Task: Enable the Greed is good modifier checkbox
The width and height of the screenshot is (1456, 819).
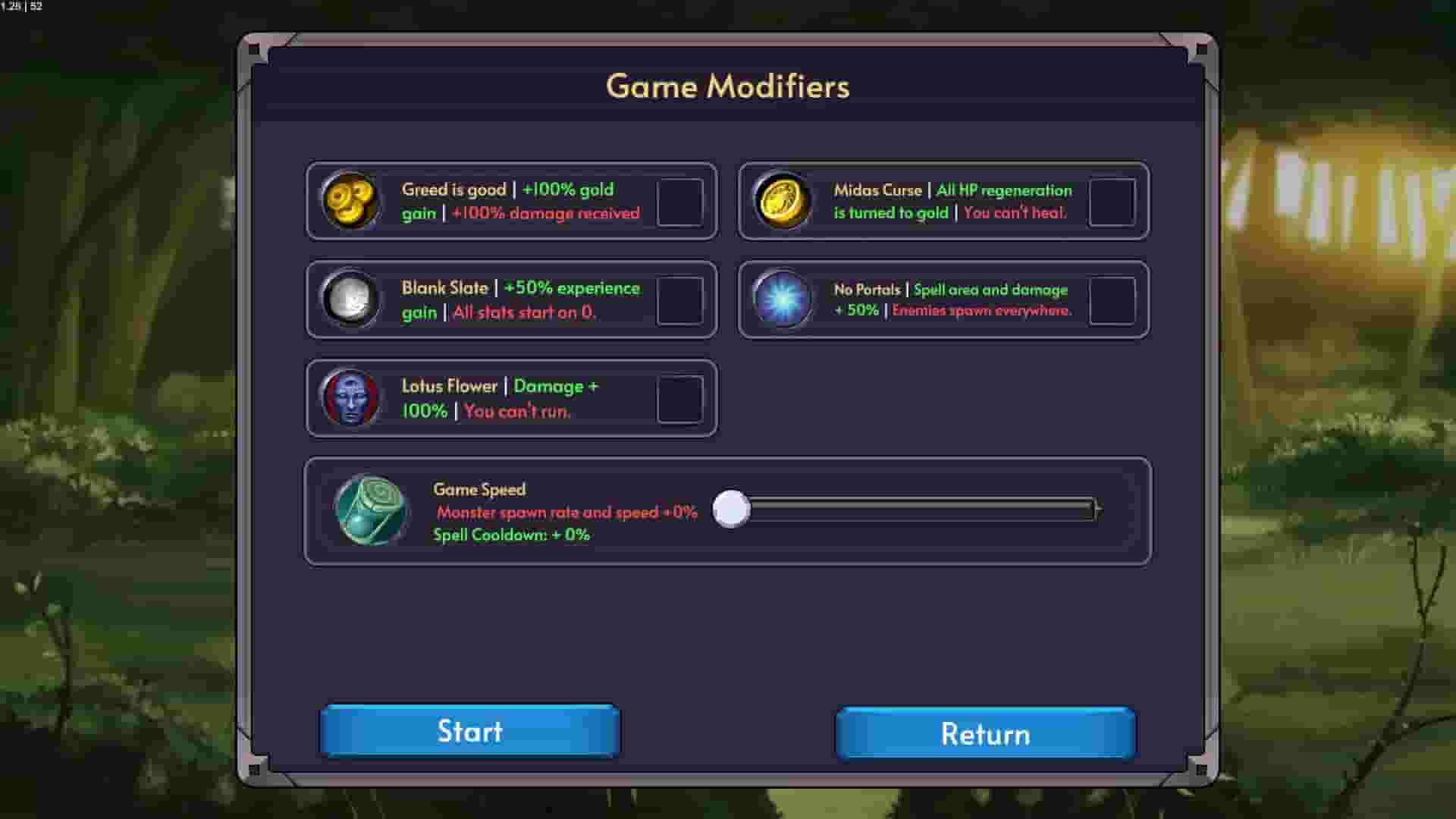Action: [x=680, y=202]
